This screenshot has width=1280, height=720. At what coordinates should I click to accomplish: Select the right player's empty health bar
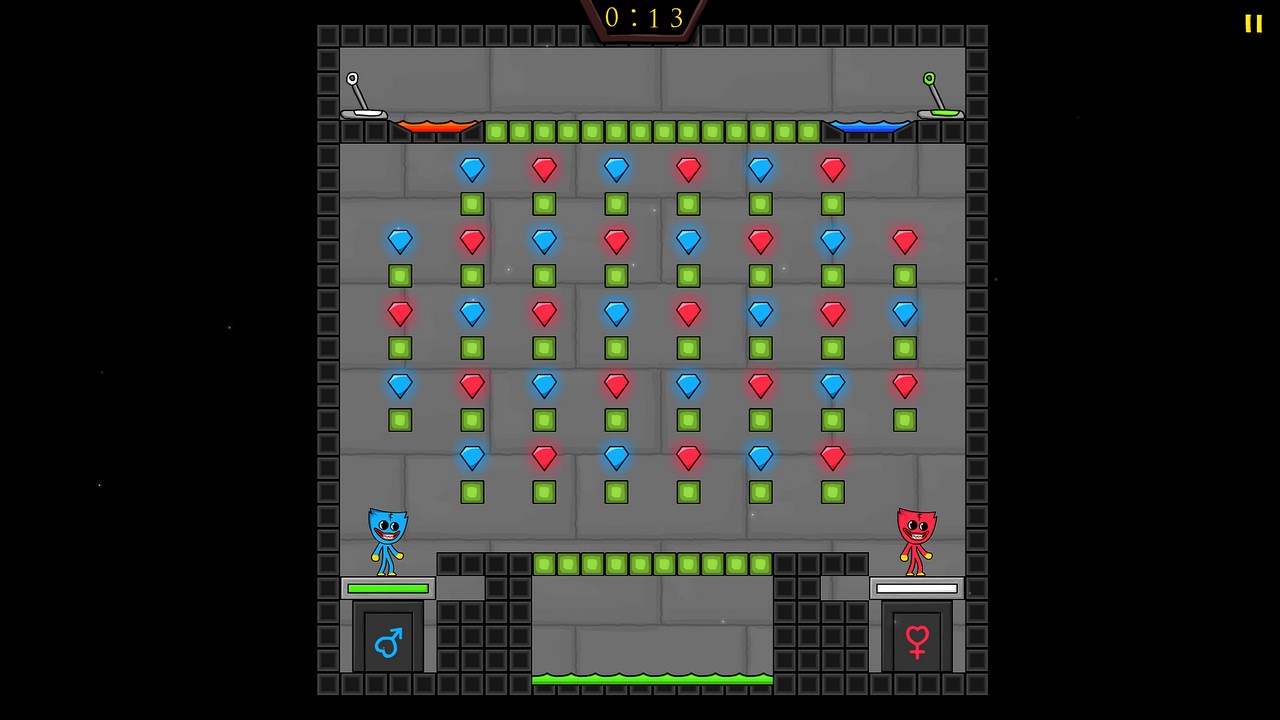tap(916, 588)
